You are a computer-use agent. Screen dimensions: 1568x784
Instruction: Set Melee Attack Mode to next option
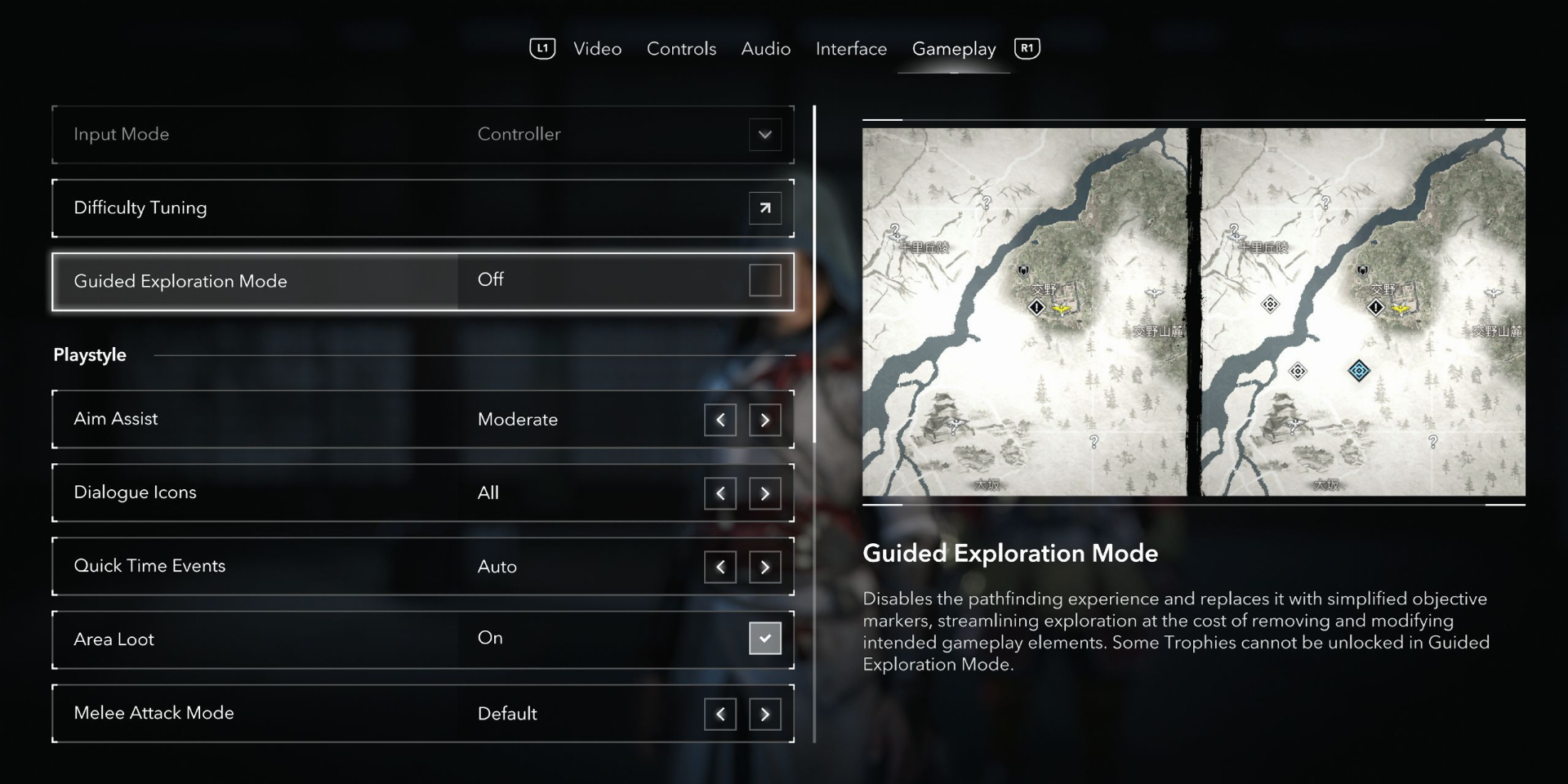(x=764, y=714)
